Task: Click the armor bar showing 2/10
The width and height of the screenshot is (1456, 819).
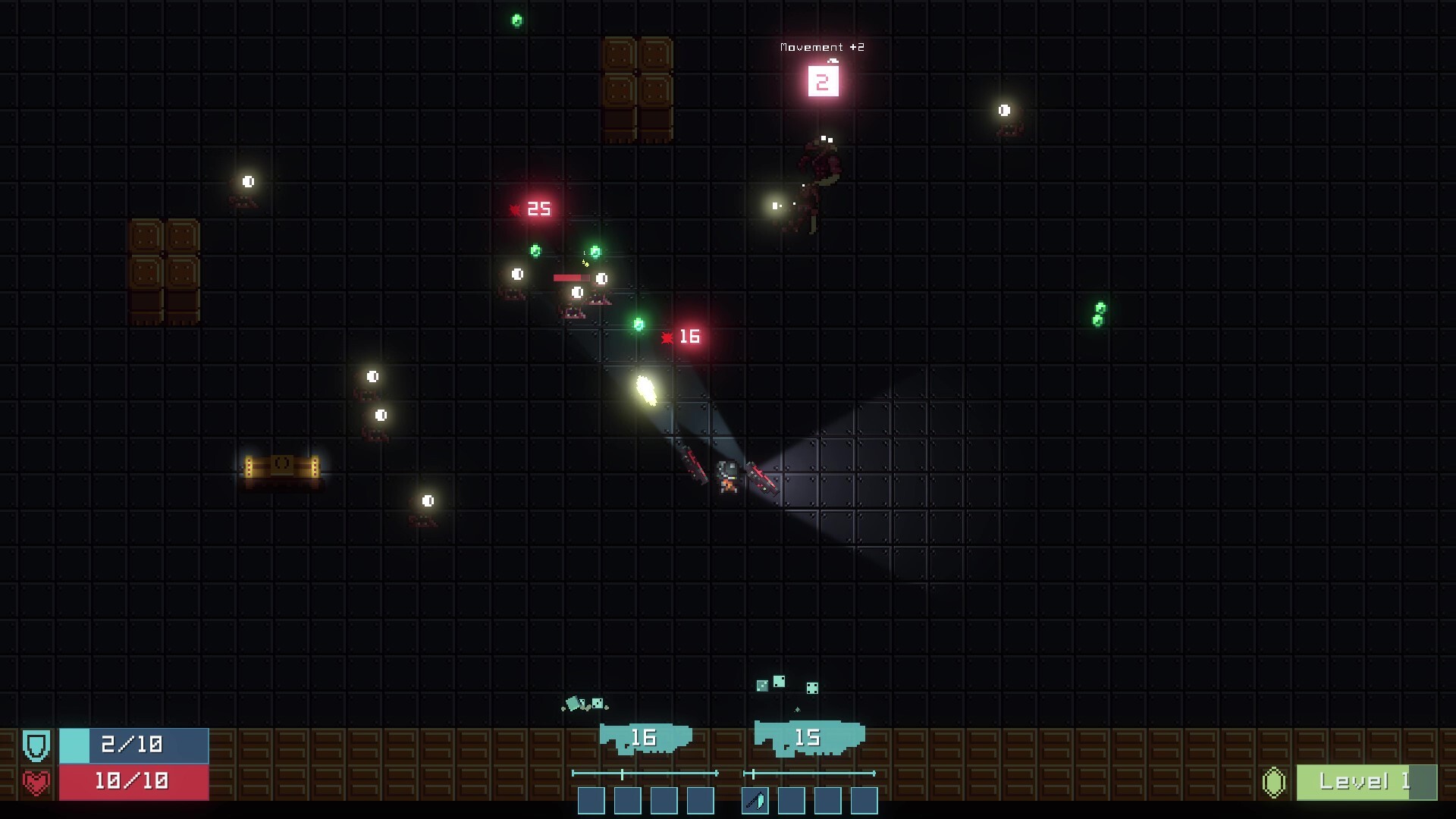Action: [133, 745]
